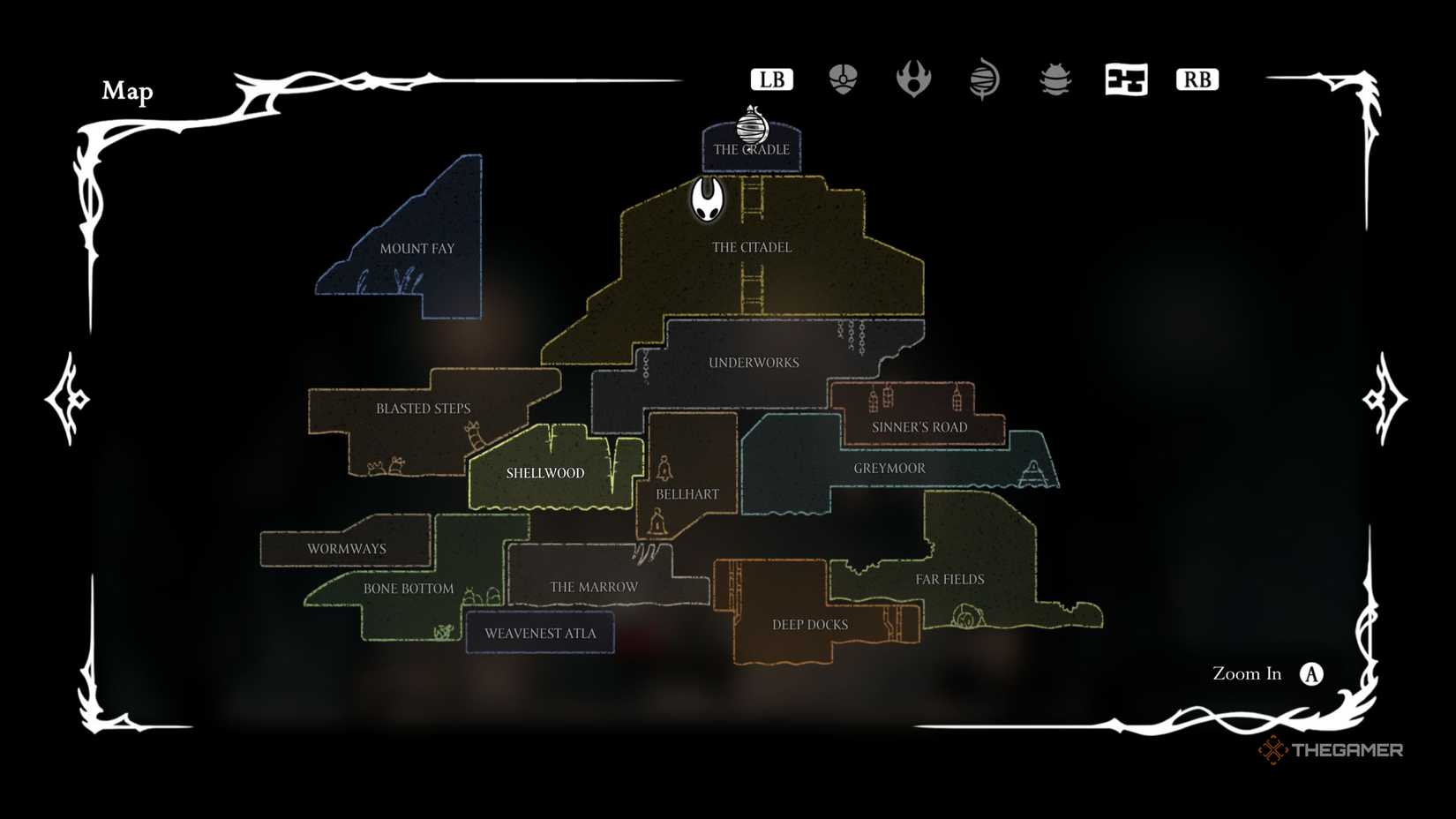This screenshot has width=1456, height=819.
Task: Click the Map title in the corner
Action: pyautogui.click(x=128, y=91)
